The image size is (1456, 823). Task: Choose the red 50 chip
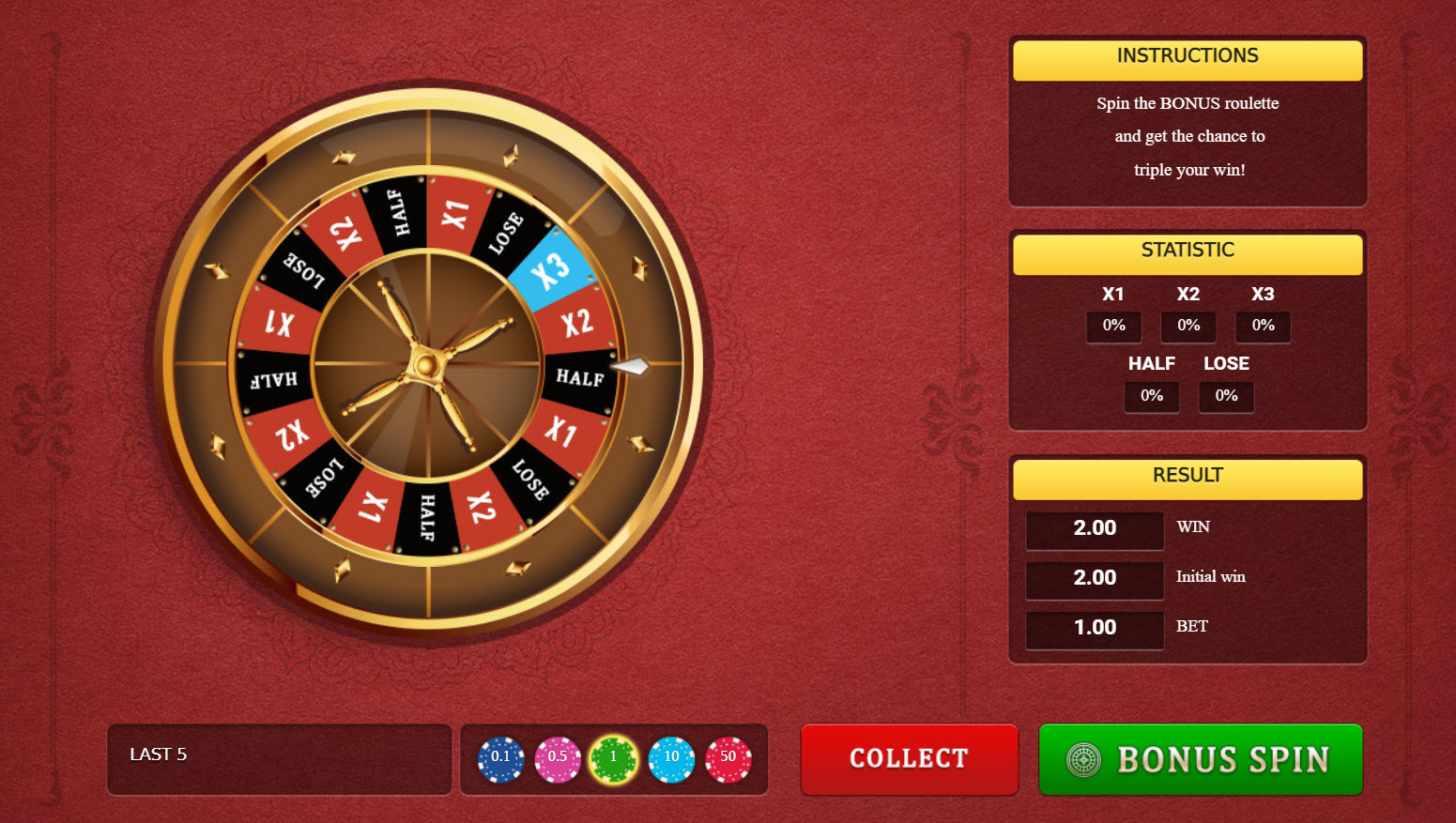coord(728,758)
